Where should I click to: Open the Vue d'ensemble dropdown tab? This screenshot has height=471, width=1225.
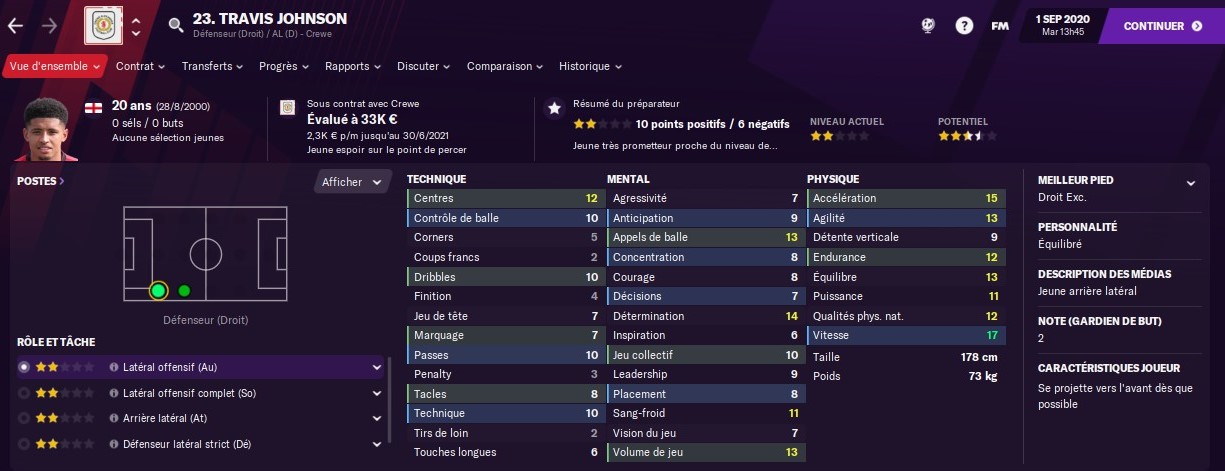pyautogui.click(x=55, y=66)
